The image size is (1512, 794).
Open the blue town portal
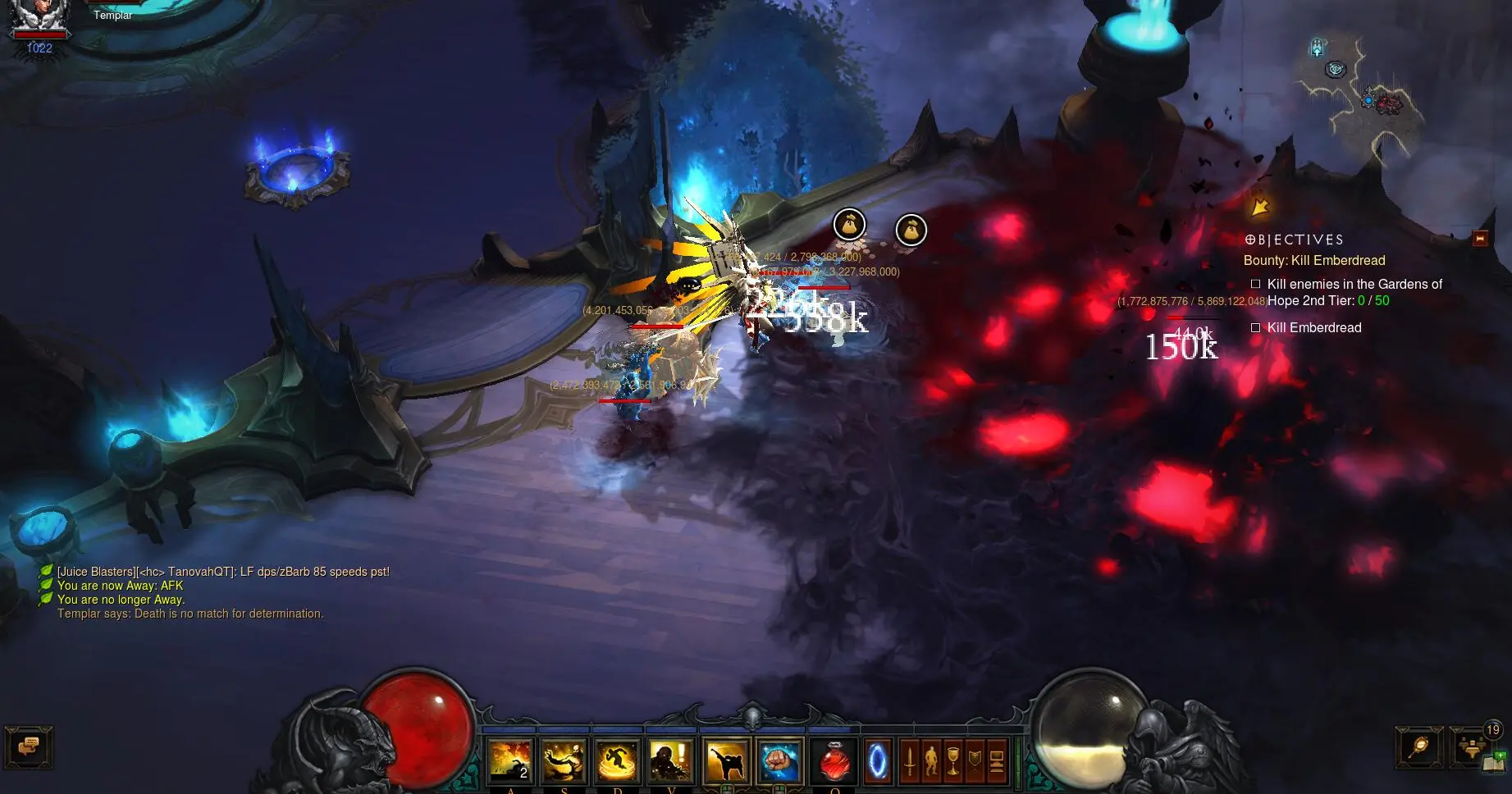[878, 760]
